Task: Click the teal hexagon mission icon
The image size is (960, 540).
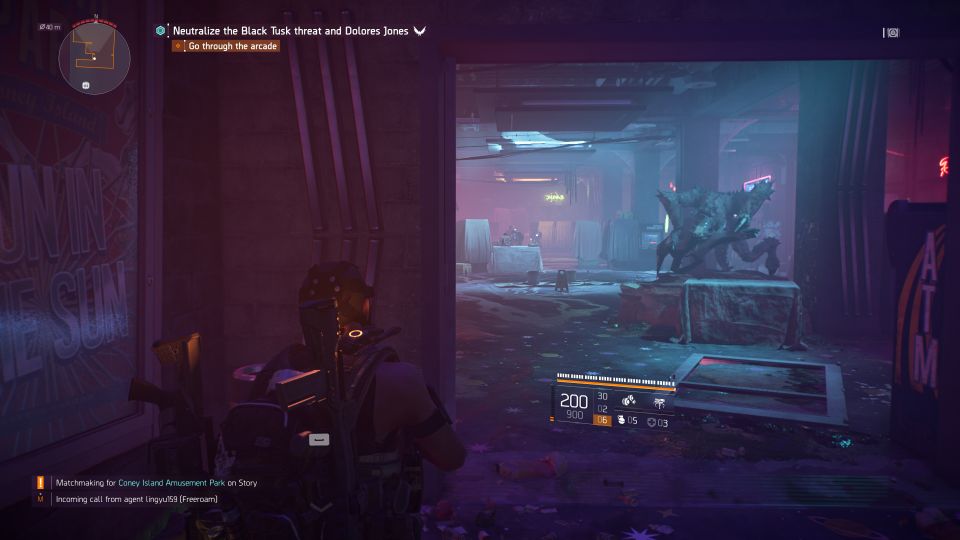Action: point(160,31)
